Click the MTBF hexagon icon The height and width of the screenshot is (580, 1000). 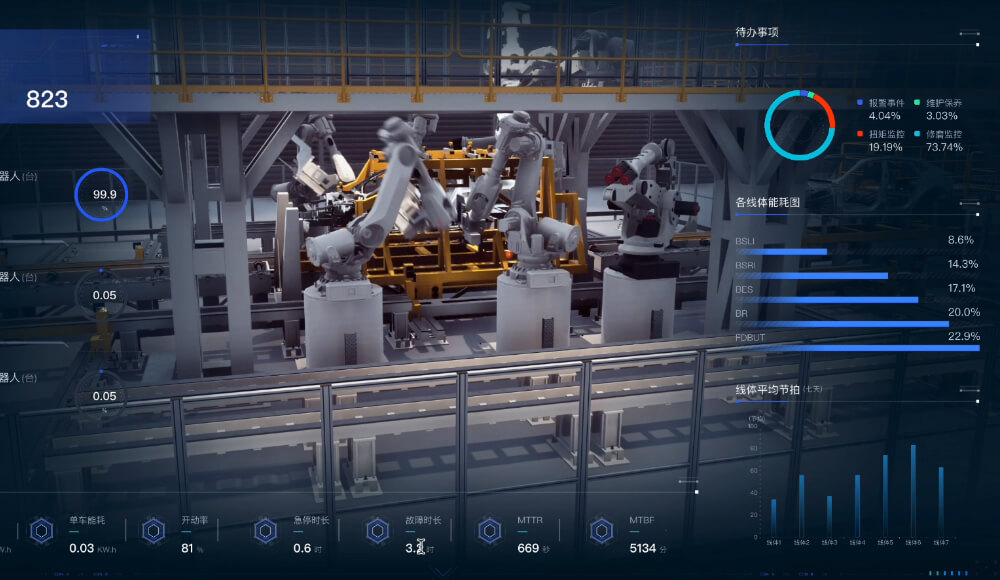pos(601,530)
